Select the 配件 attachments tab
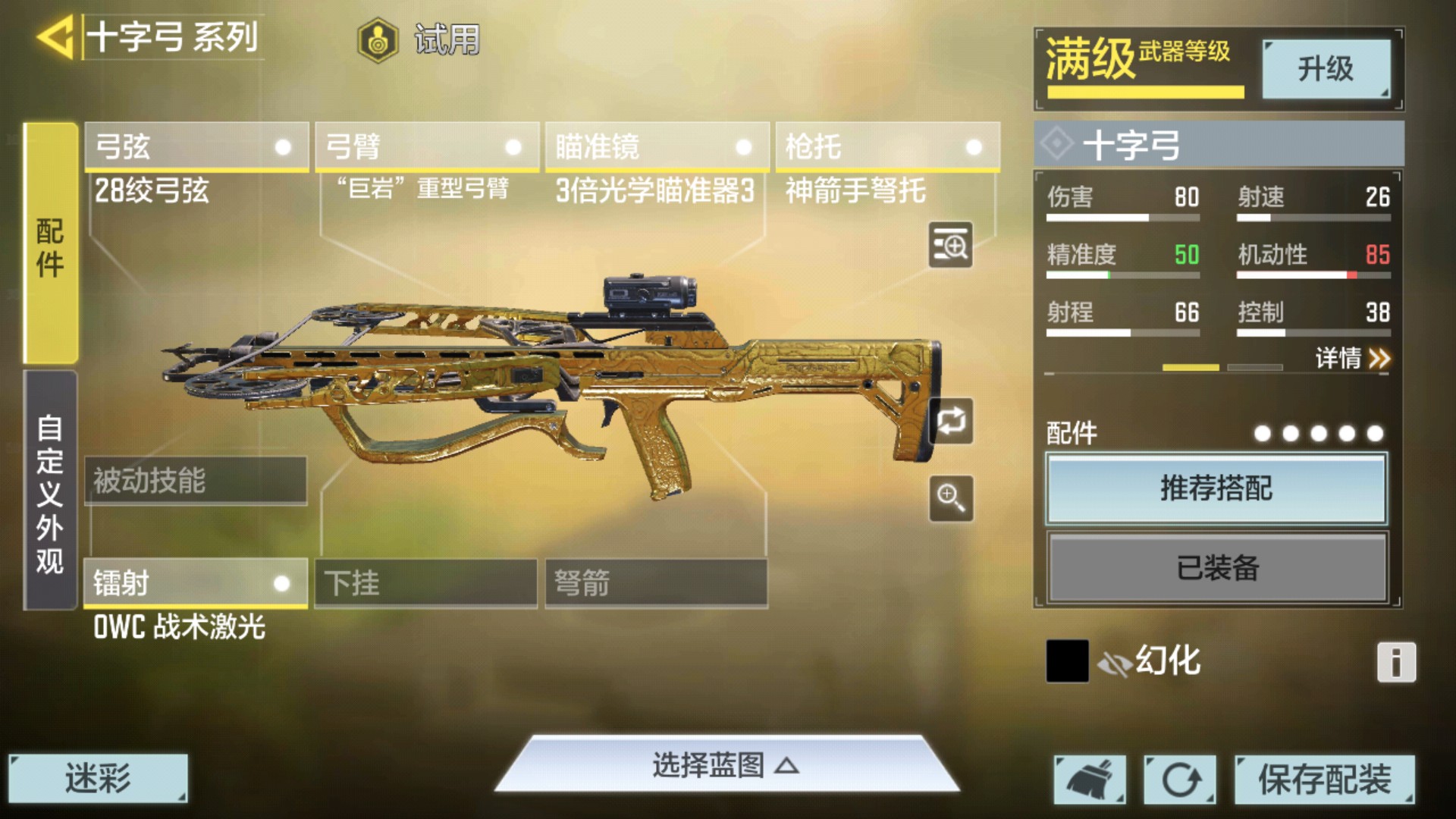Image resolution: width=1456 pixels, height=819 pixels. [50, 244]
